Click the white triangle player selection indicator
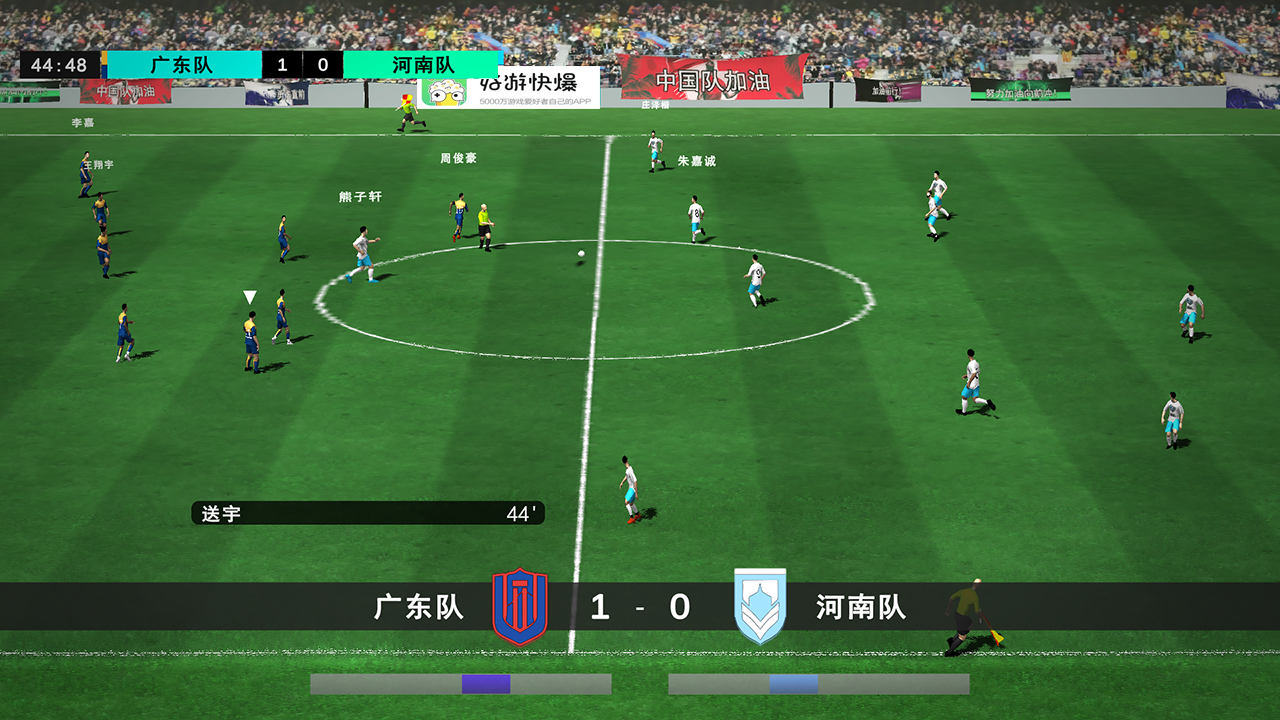This screenshot has height=720, width=1280. tap(248, 296)
